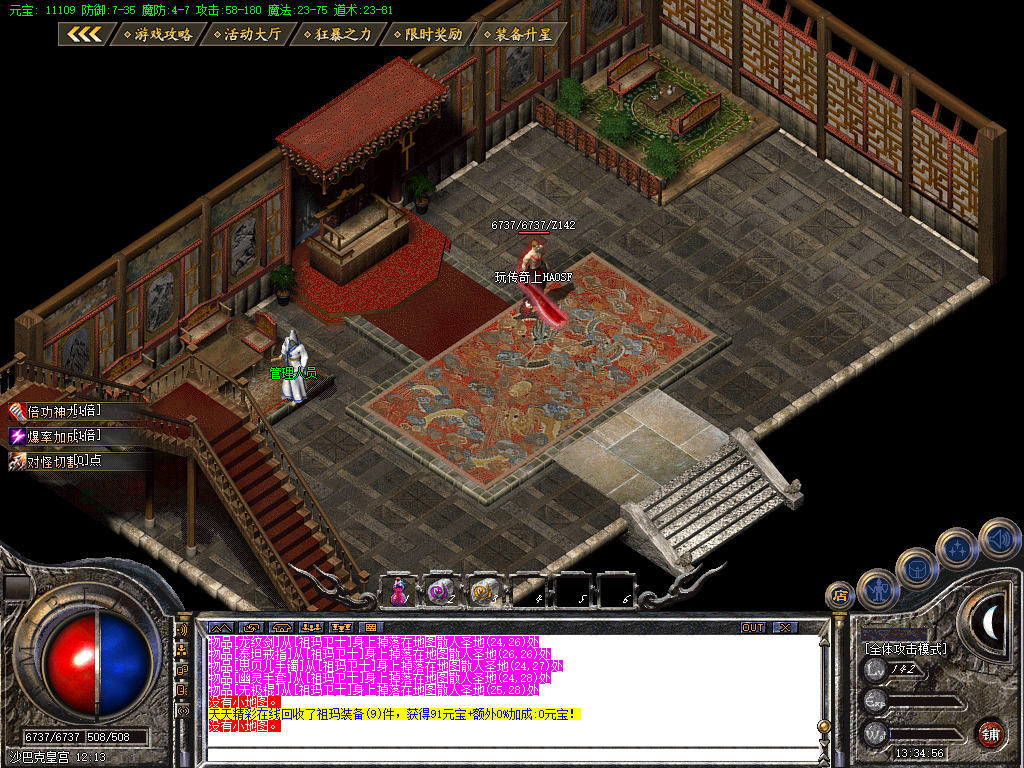This screenshot has width=1024, height=768.
Task: Open the skills button with four stars
Action: pyautogui.click(x=957, y=548)
